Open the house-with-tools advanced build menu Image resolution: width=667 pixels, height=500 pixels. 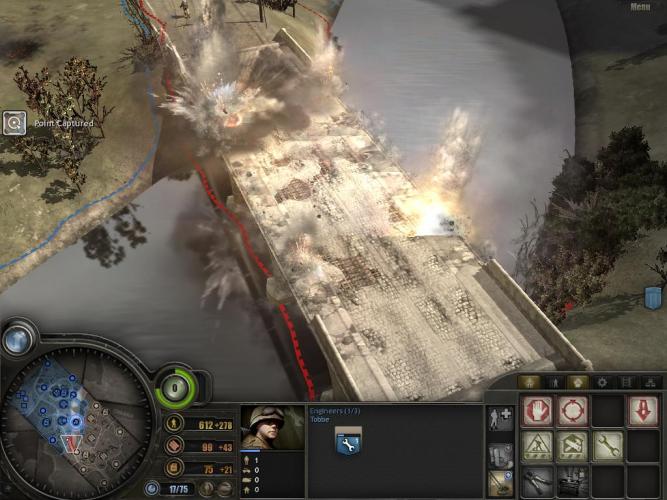click(572, 446)
